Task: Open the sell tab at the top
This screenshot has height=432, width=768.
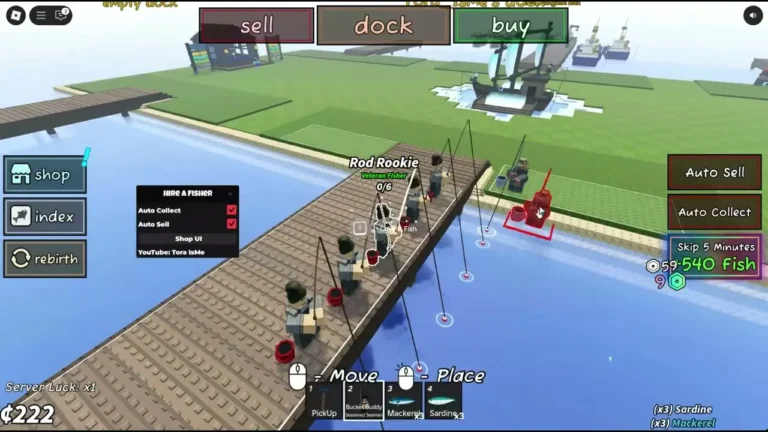Action: (x=256, y=26)
